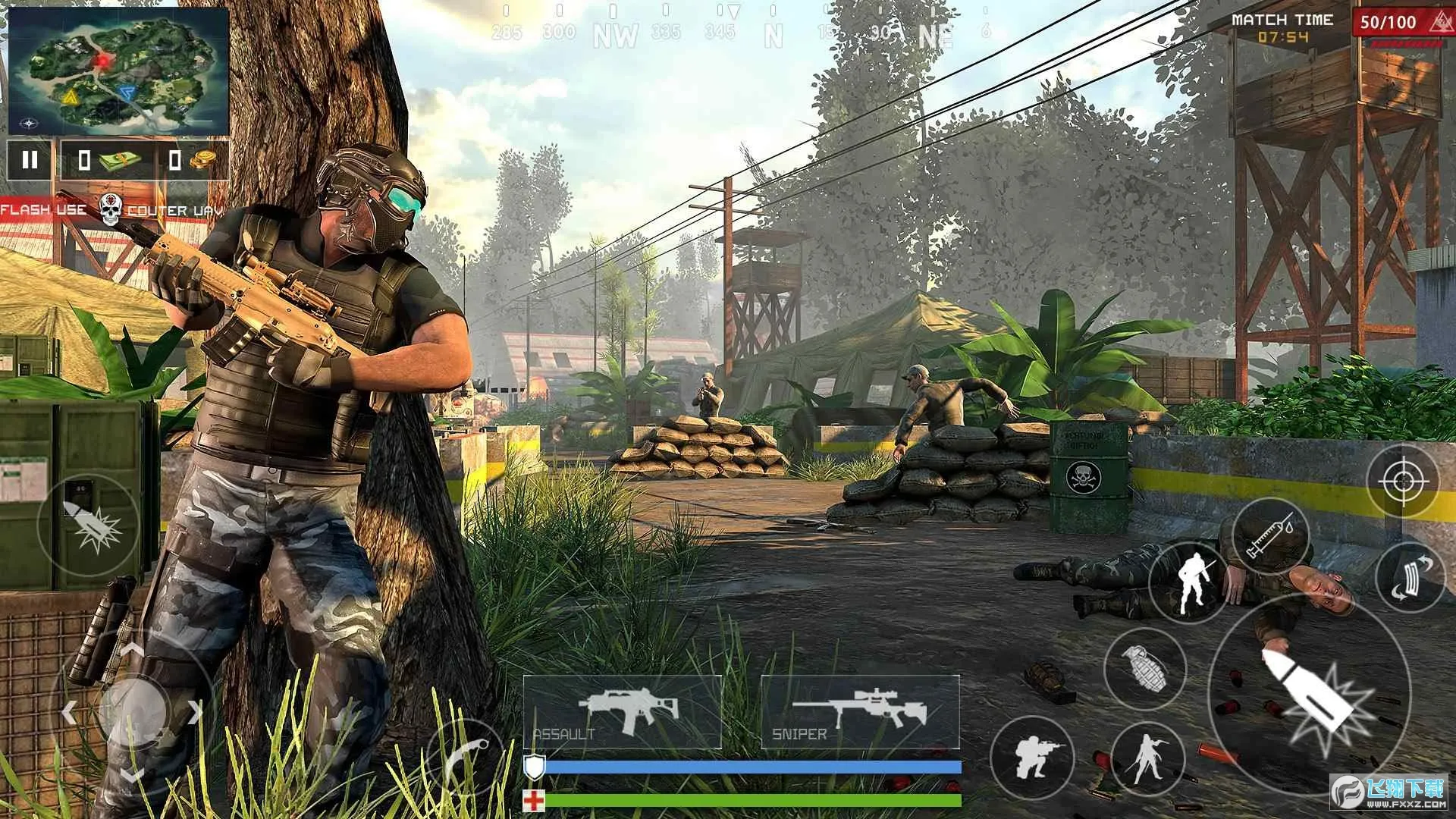Tap the COUTER UAV kill feed text

click(x=173, y=211)
